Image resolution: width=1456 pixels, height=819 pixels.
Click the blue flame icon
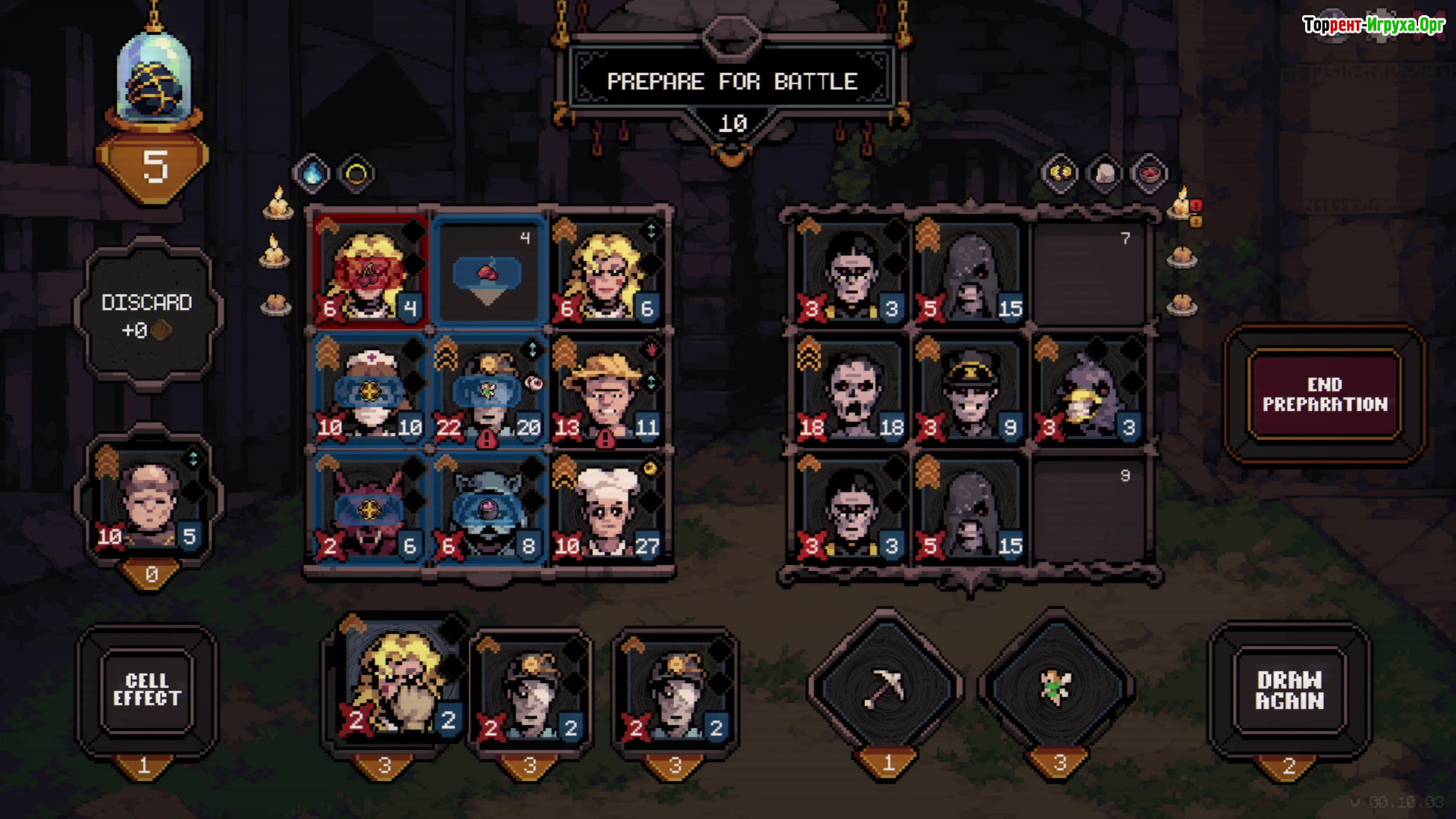click(x=312, y=174)
